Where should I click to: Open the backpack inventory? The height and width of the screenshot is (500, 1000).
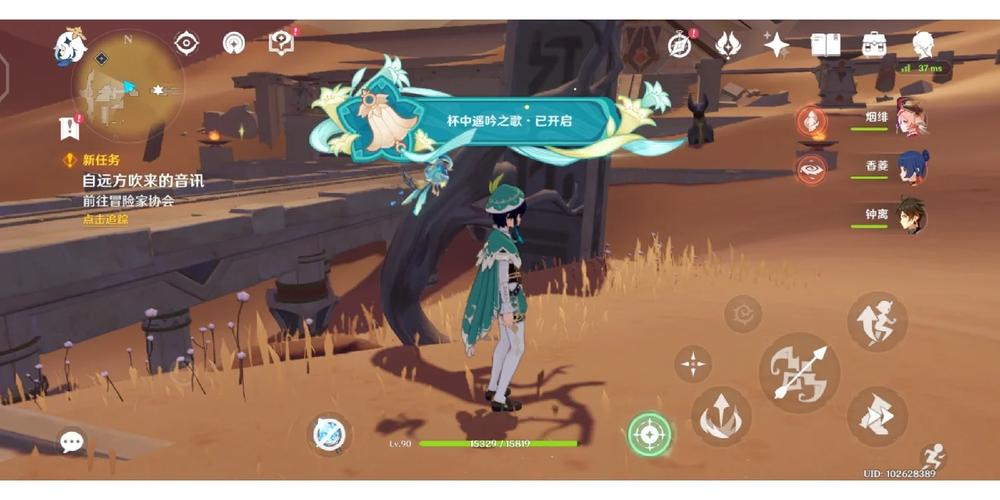pos(874,44)
